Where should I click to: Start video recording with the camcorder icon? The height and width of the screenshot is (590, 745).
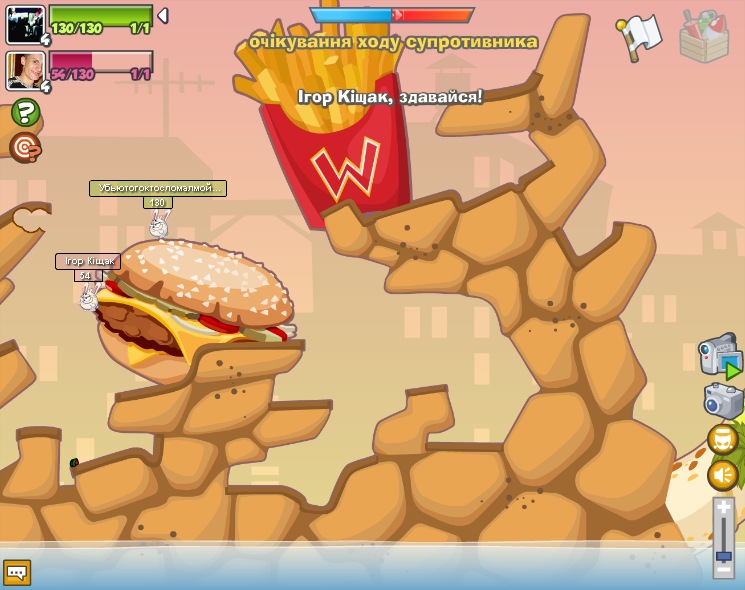coord(720,357)
